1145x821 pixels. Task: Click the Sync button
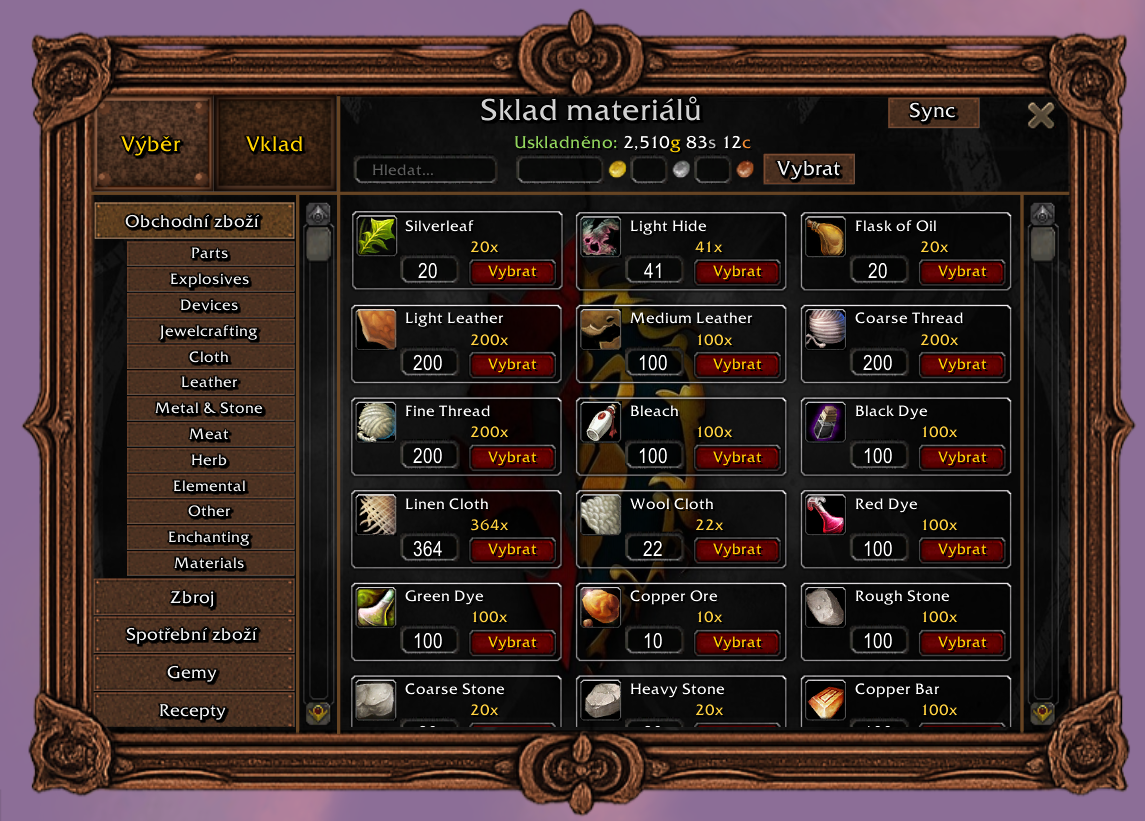pyautogui.click(x=932, y=112)
